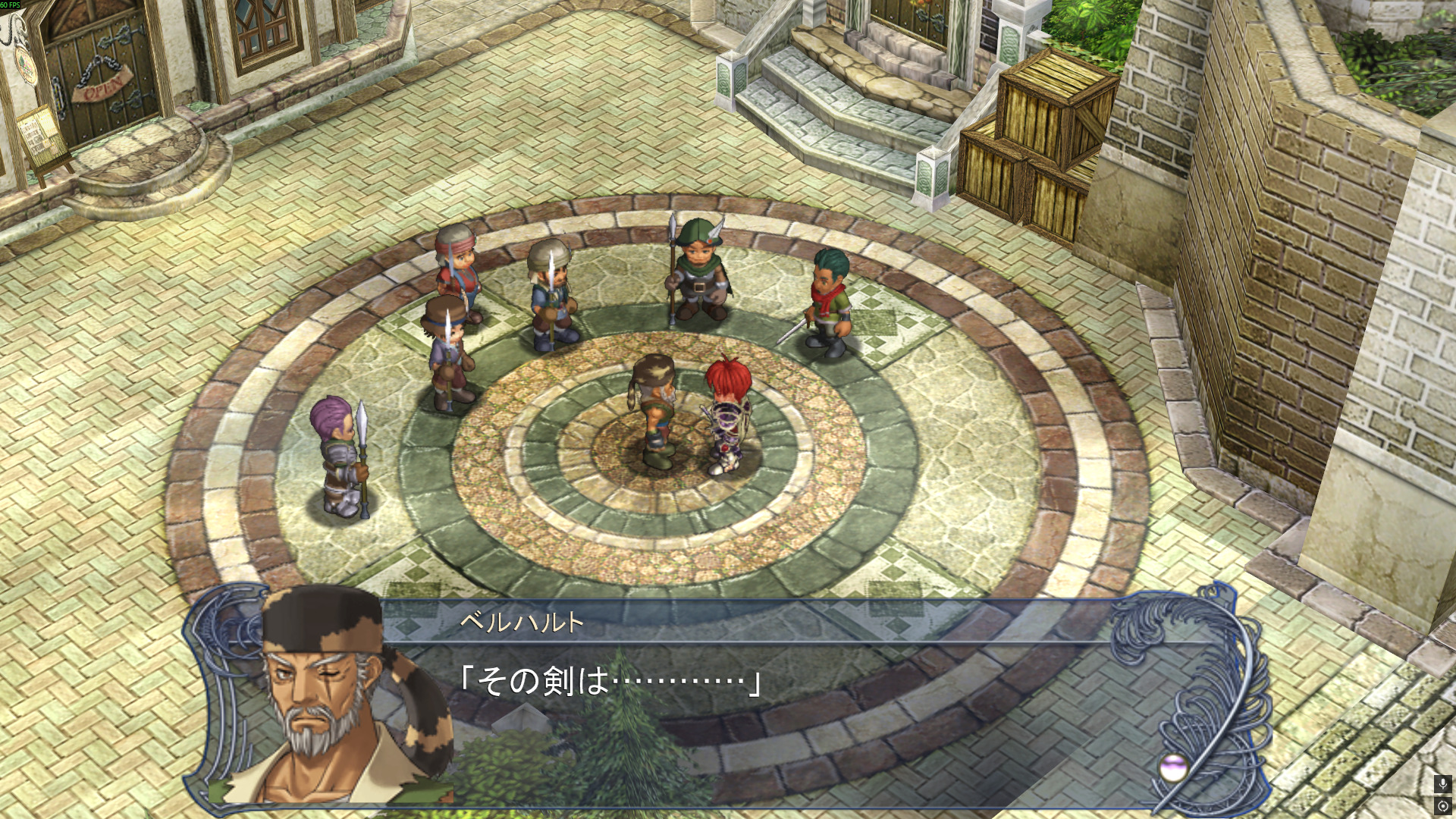Screen dimensions: 1456x819
Task: Toggle the microphone overlay button
Action: click(1442, 784)
